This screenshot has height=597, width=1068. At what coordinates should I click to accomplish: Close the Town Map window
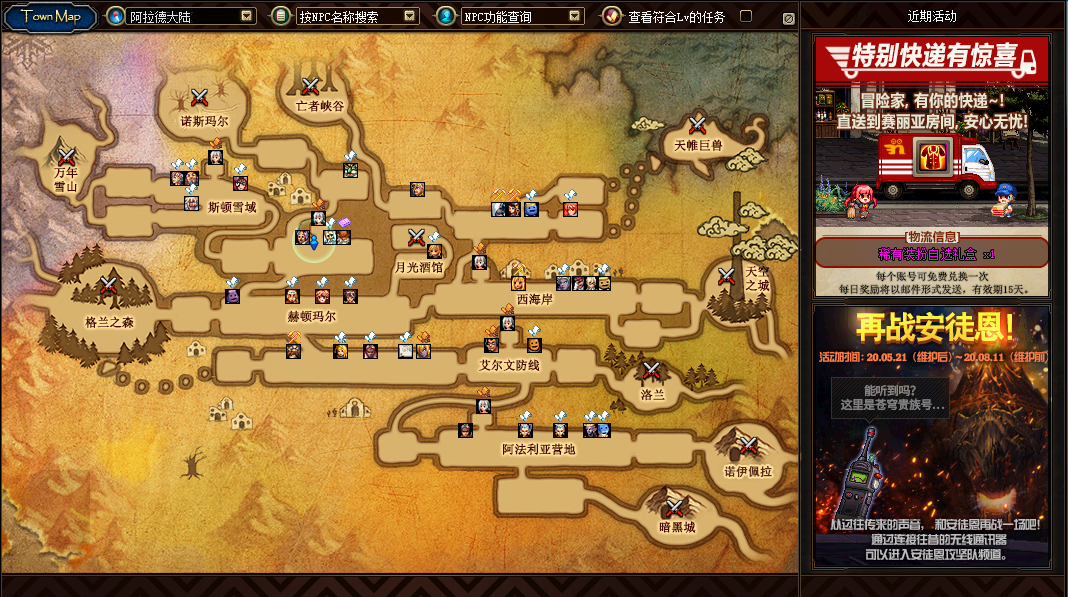(x=788, y=18)
